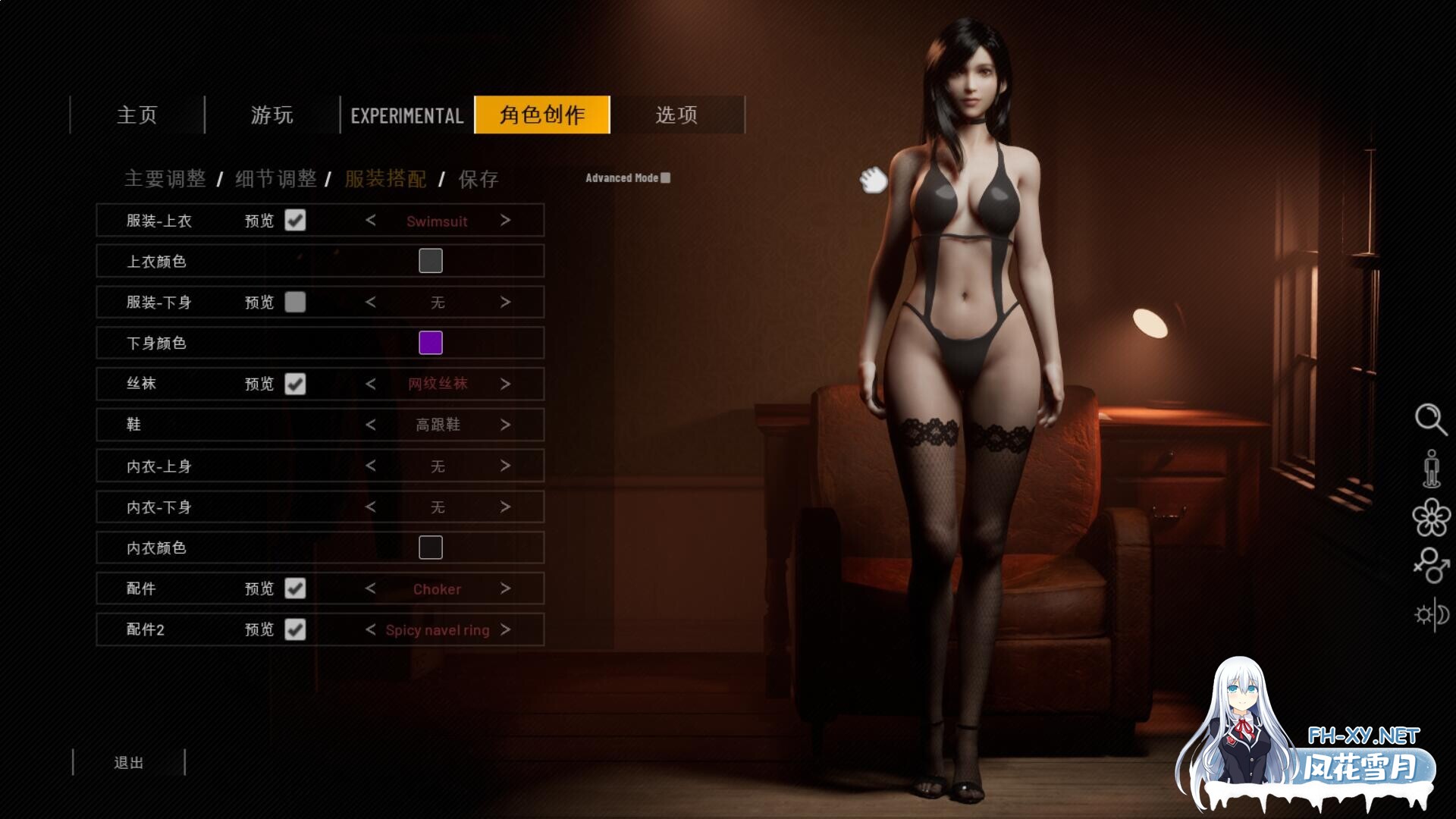Open the 主要调整 section

point(165,179)
